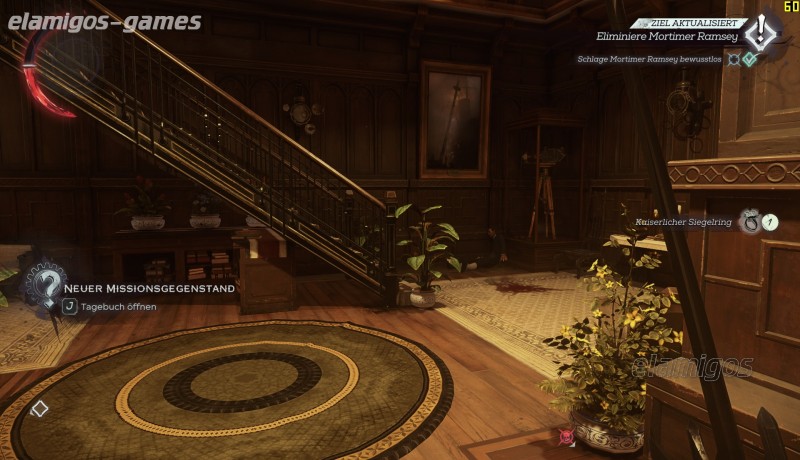Image resolution: width=800 pixels, height=460 pixels.
Task: Open the 'Neuer Missionsgegenstand' question mark notification
Action: pyautogui.click(x=43, y=289)
